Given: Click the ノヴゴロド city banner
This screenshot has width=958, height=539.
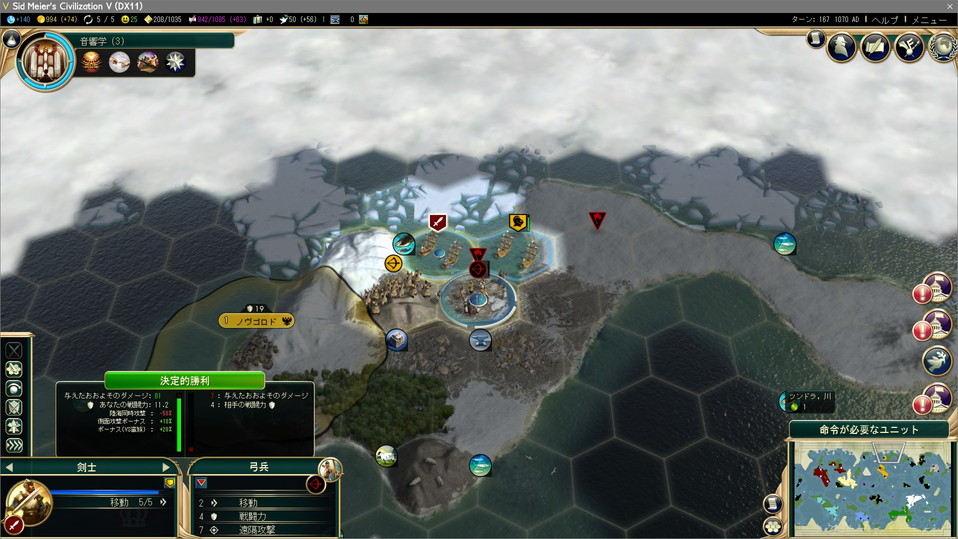Looking at the screenshot, I should tap(257, 321).
